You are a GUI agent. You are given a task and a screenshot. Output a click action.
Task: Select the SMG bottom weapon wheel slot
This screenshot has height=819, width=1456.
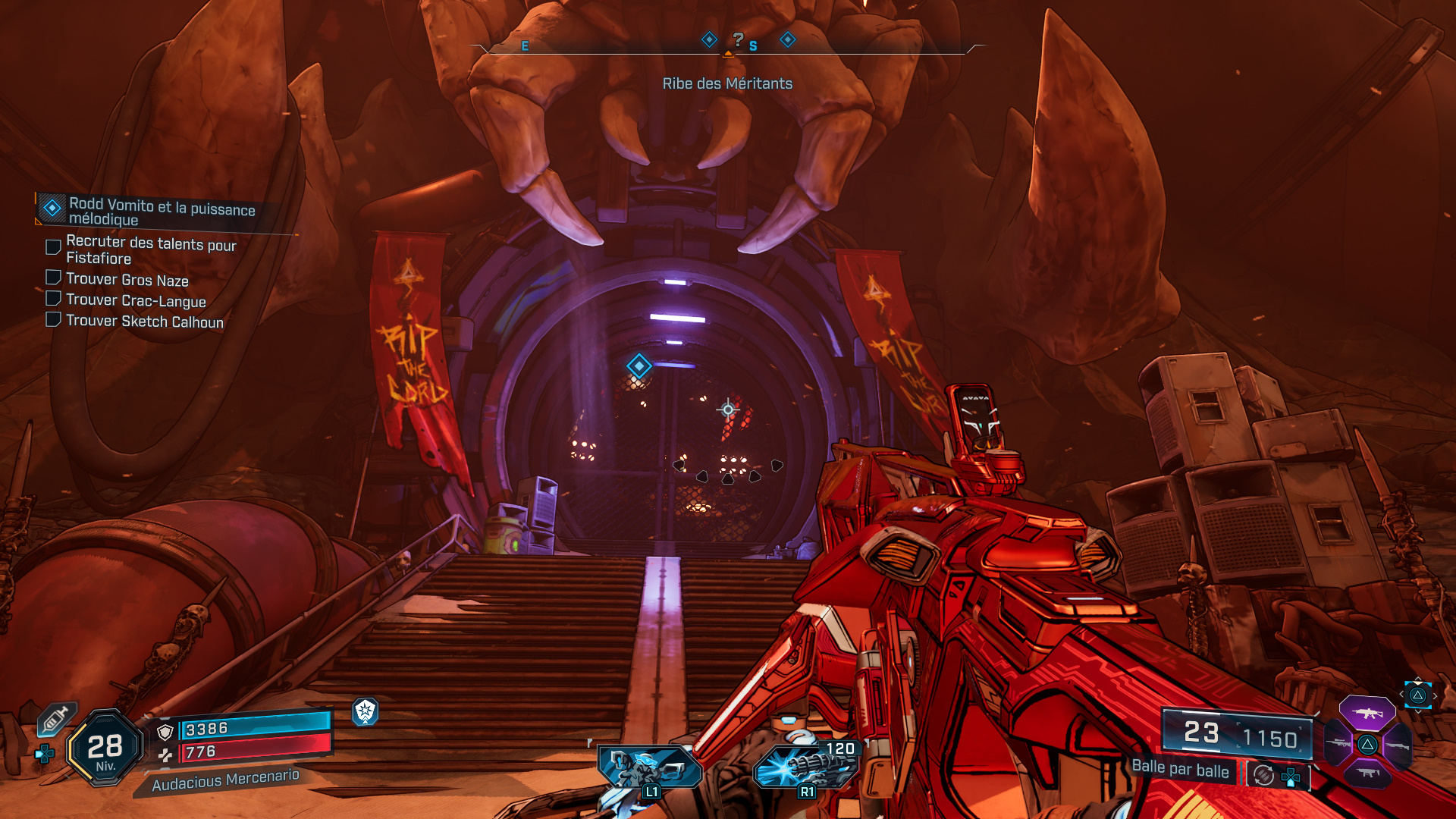click(x=1367, y=773)
